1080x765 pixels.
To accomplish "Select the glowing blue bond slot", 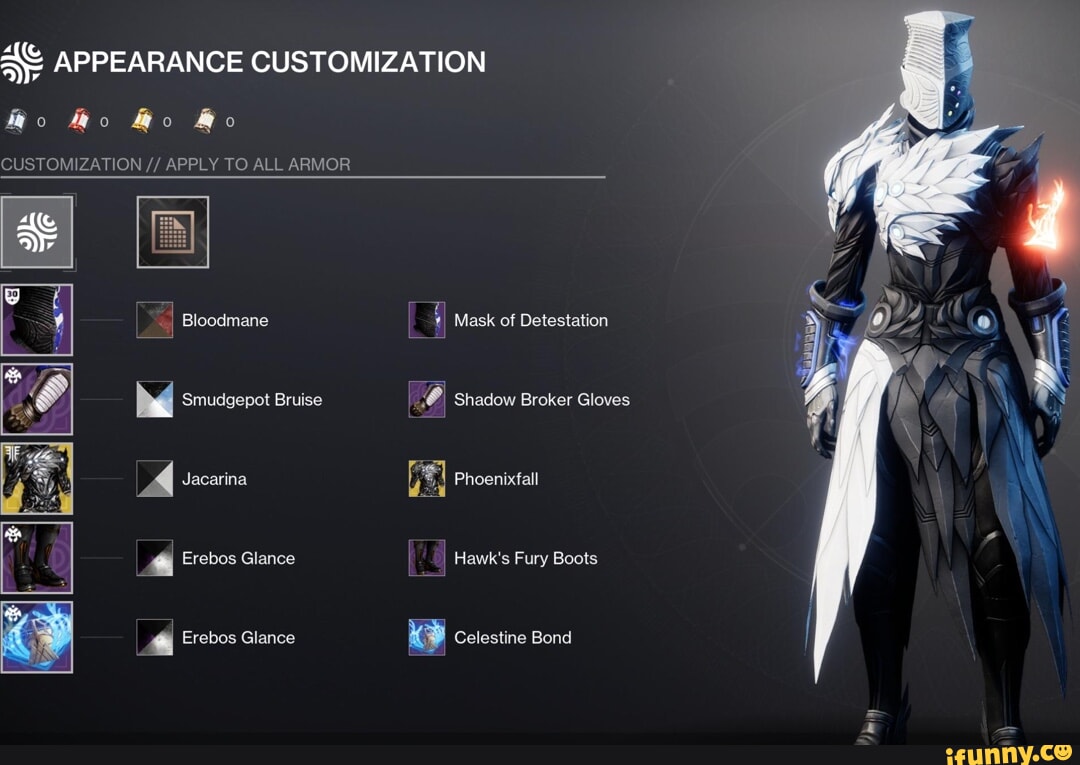I will coord(37,637).
